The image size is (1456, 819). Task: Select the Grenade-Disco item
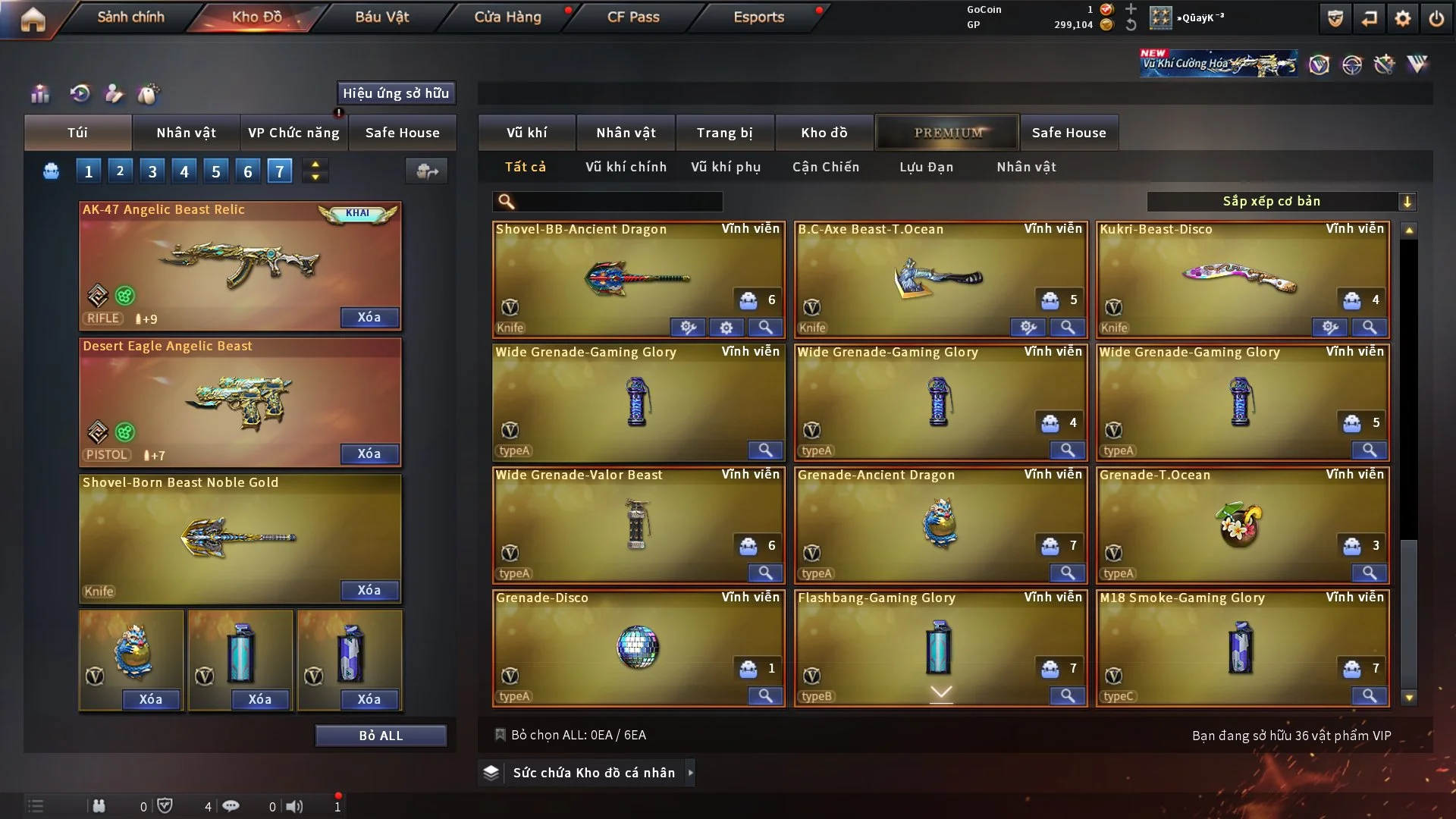click(637, 648)
